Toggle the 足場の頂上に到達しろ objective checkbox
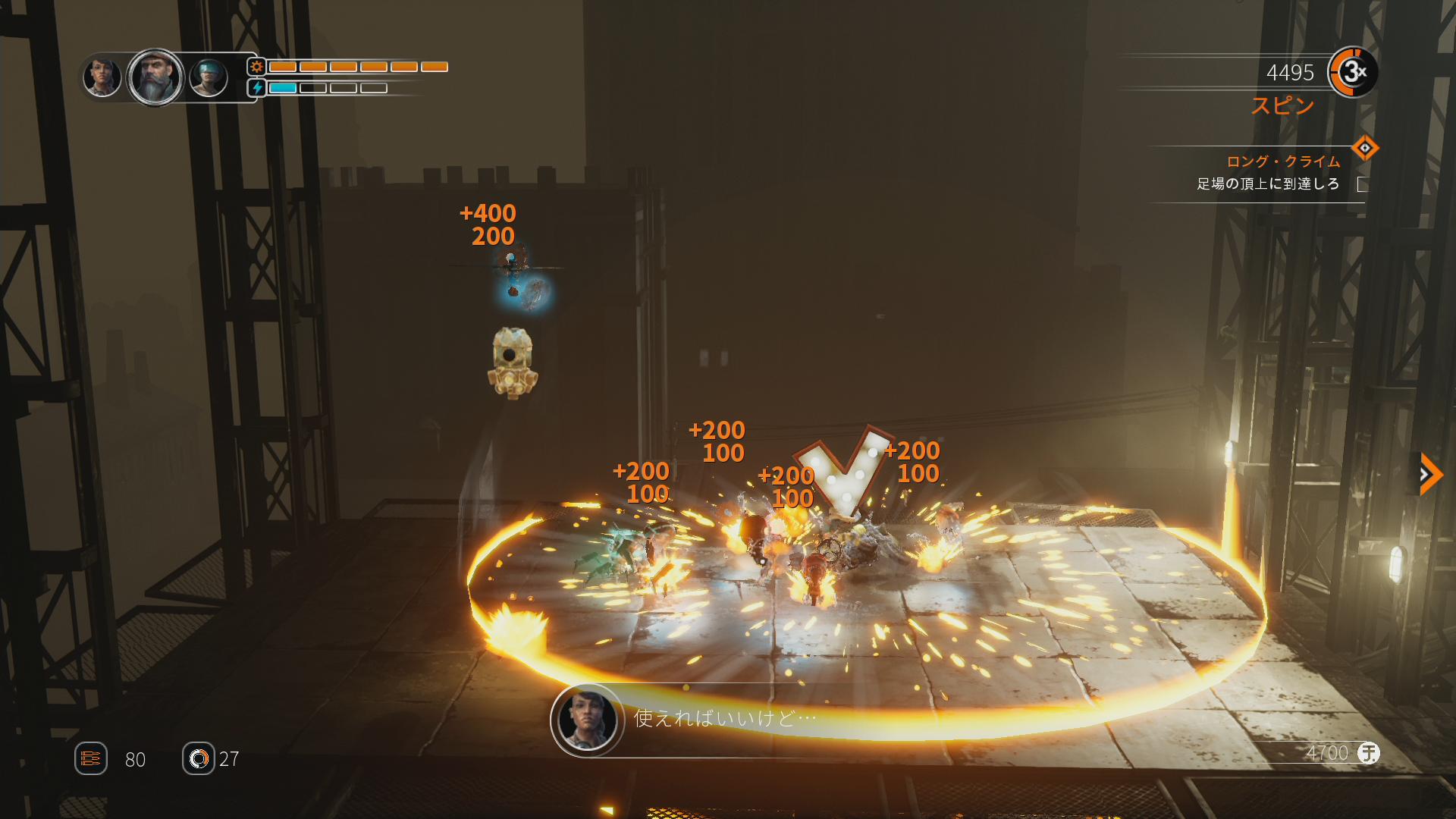This screenshot has height=819, width=1456. 1363,184
